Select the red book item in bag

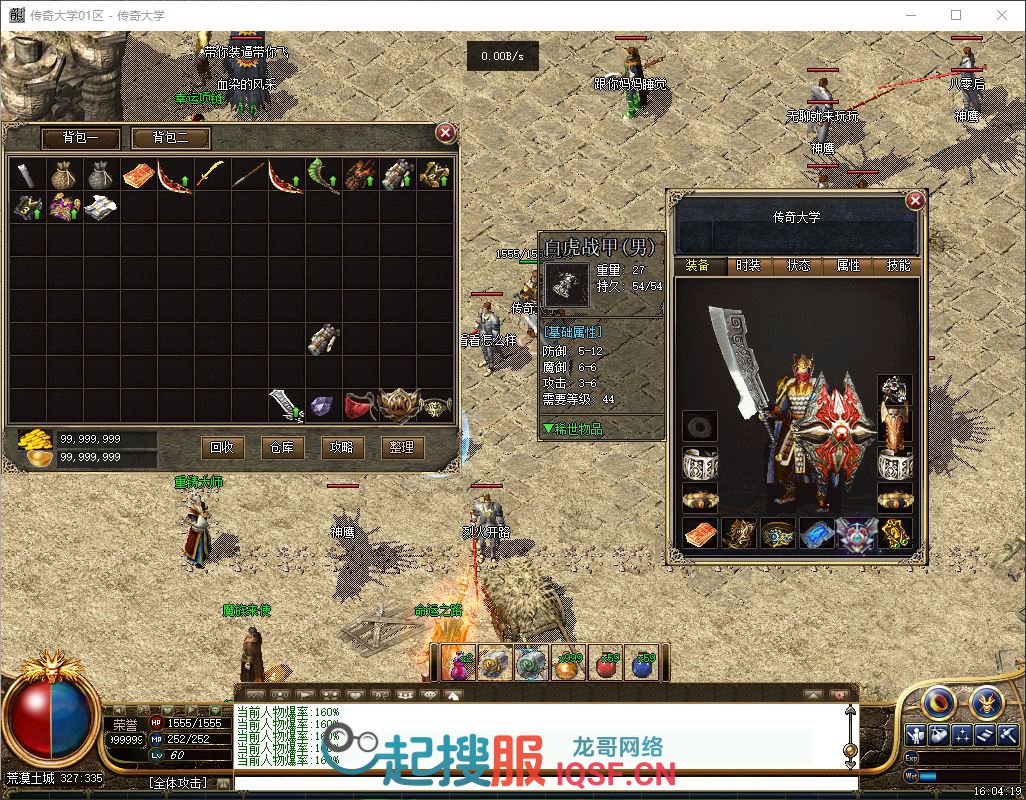(138, 175)
